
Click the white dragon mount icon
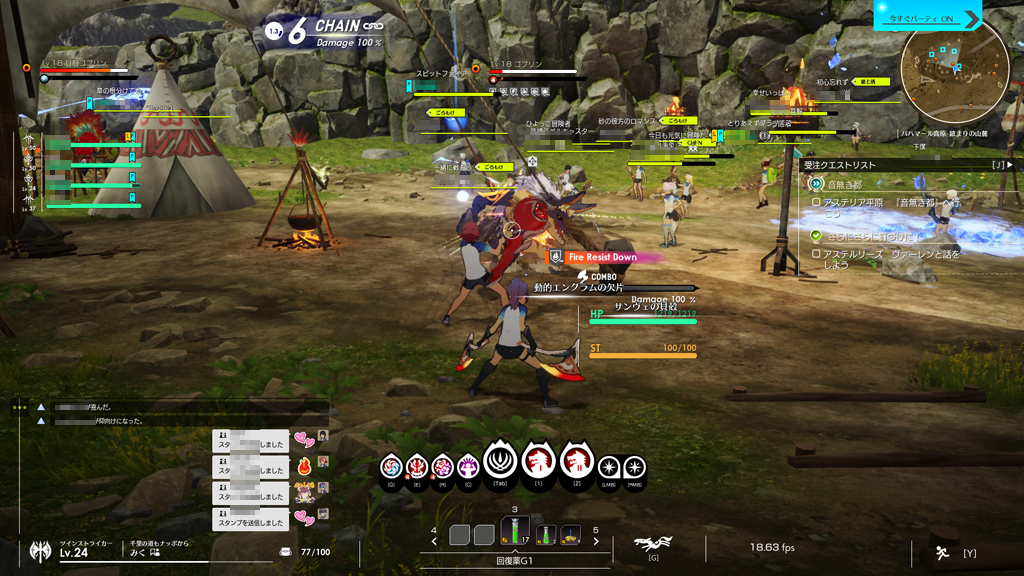[x=653, y=544]
